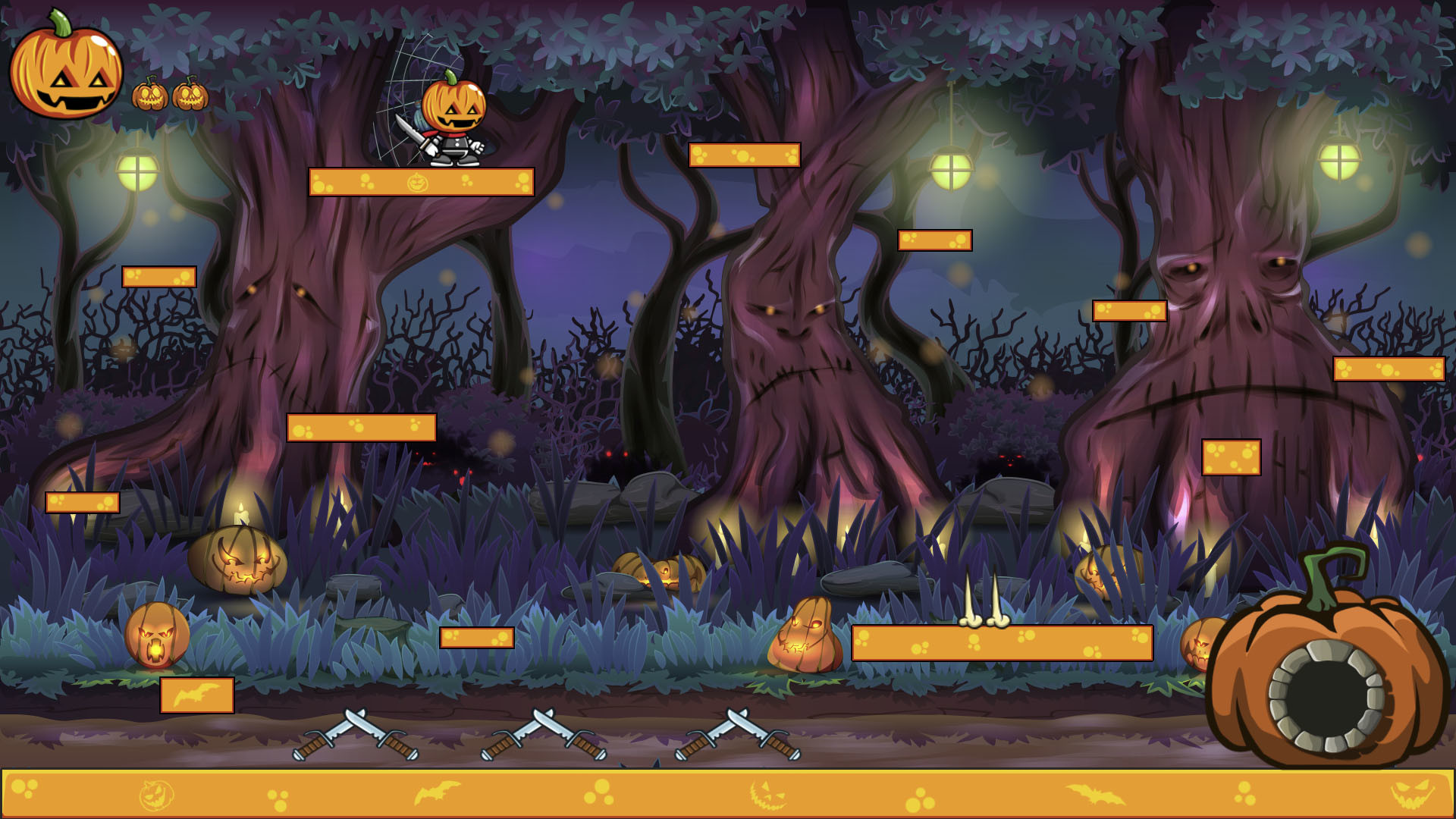Click the highest platform at top-center
The height and width of the screenshot is (819, 1456).
pos(745,155)
